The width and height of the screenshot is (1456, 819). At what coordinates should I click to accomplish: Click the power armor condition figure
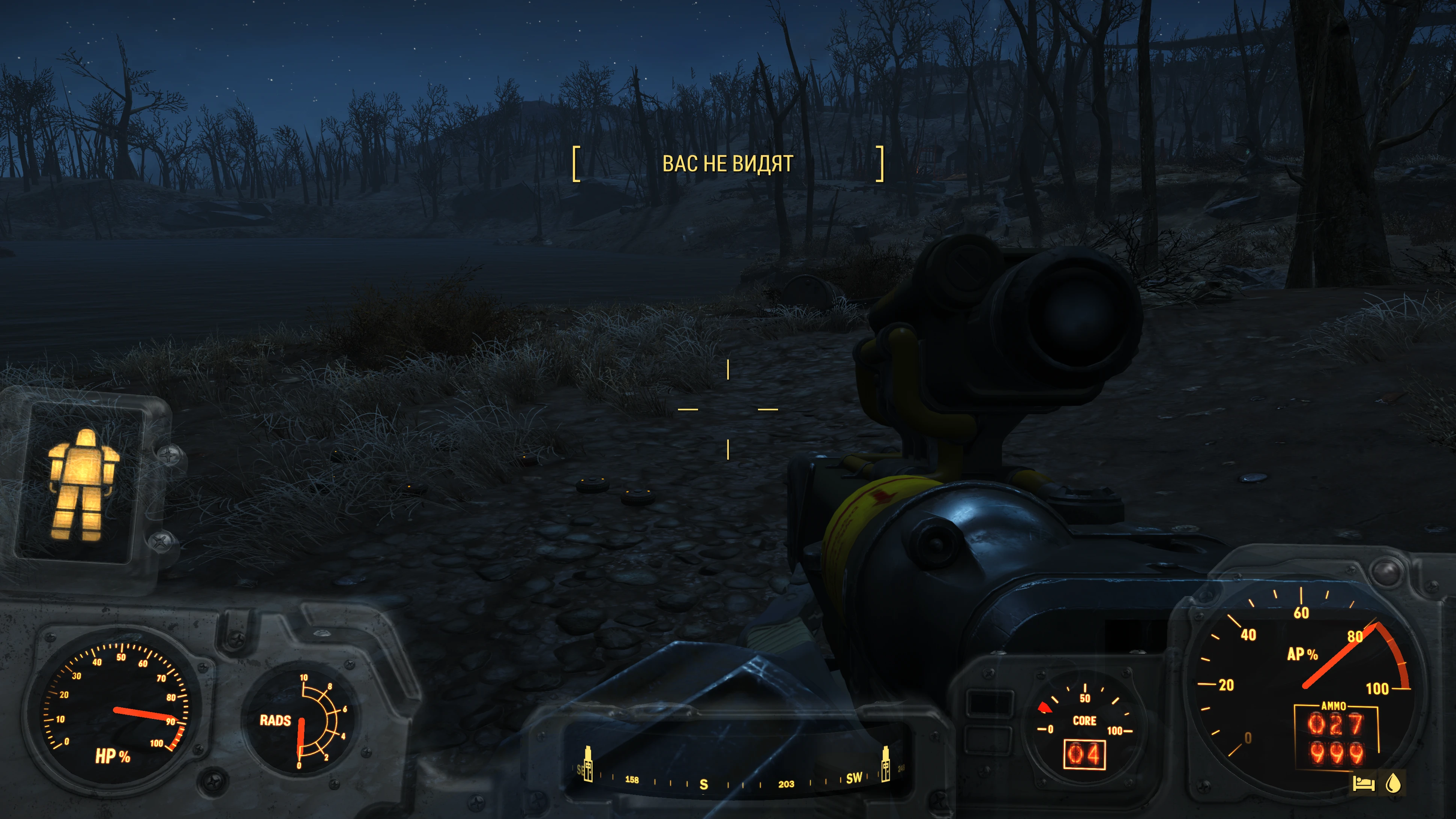click(83, 485)
